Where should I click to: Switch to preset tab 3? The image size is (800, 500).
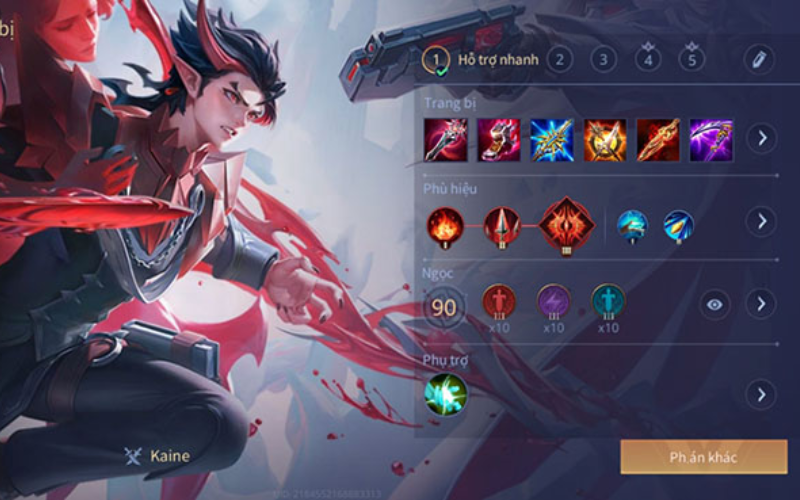pyautogui.click(x=603, y=59)
